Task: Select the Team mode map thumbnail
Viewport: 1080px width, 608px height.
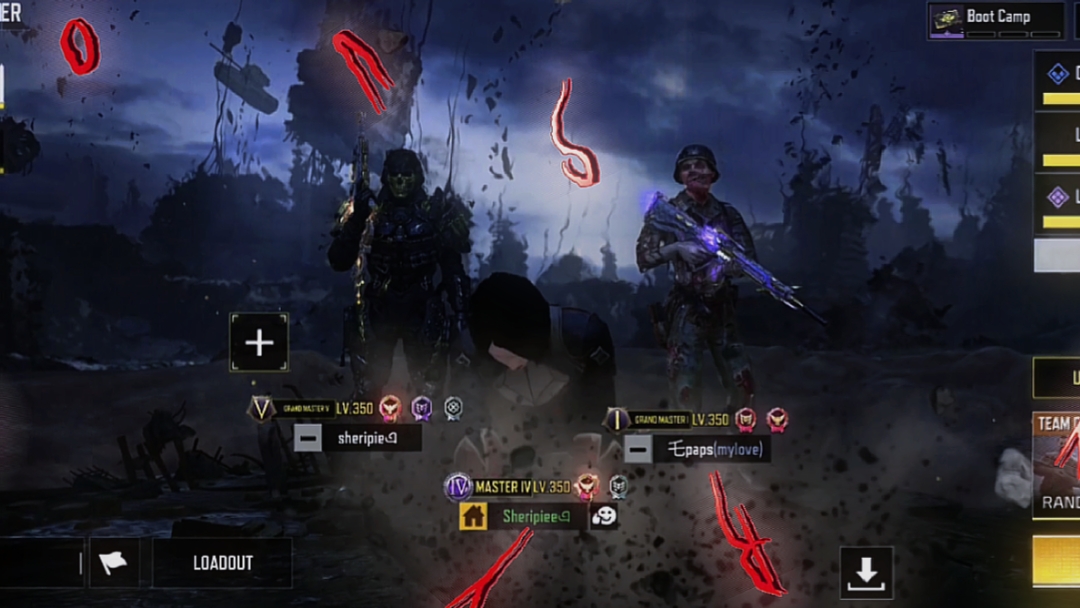Action: pos(1057,464)
